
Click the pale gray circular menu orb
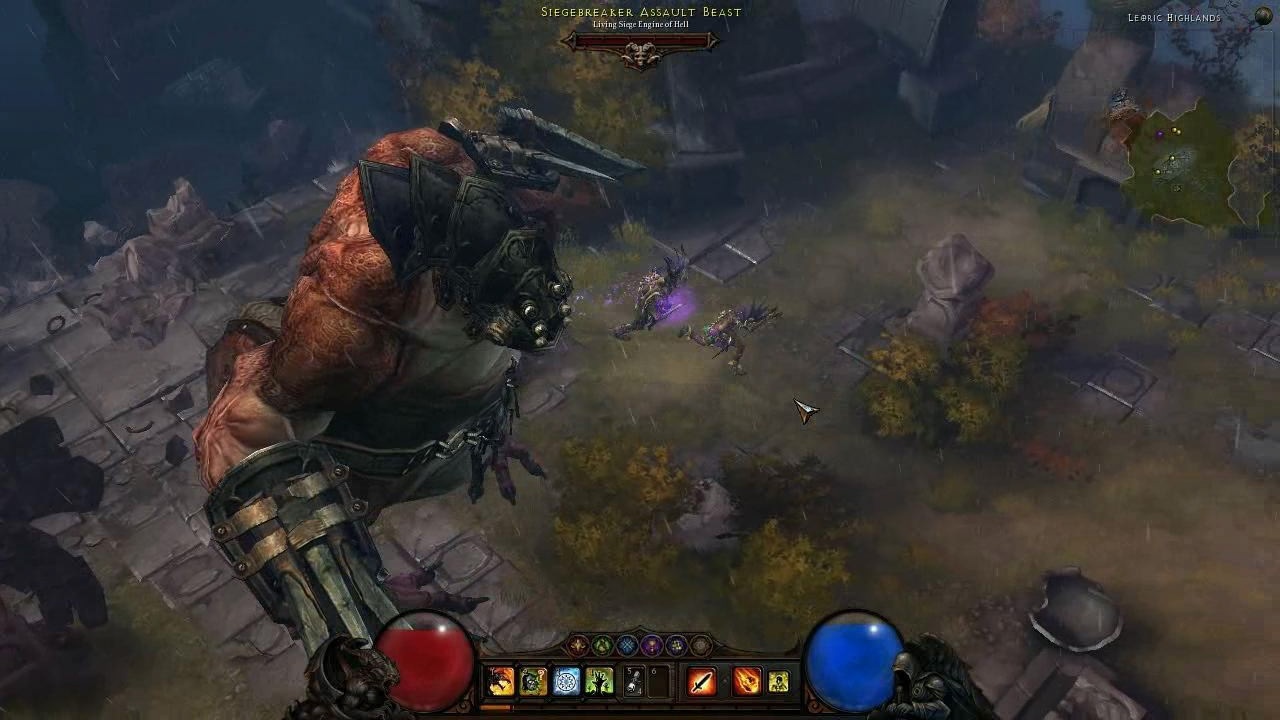(698, 645)
